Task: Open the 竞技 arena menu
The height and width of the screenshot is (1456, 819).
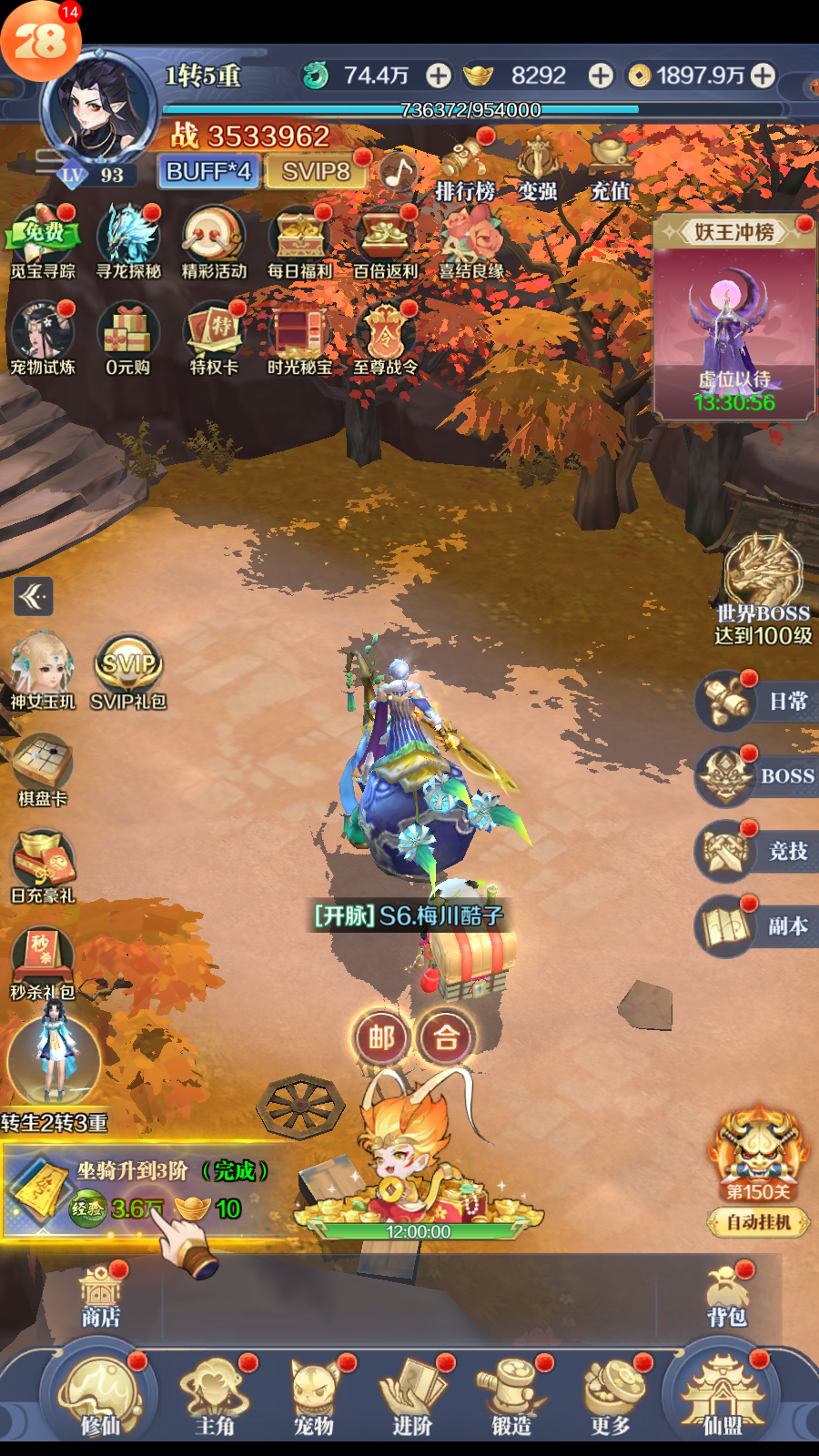Action: (755, 851)
